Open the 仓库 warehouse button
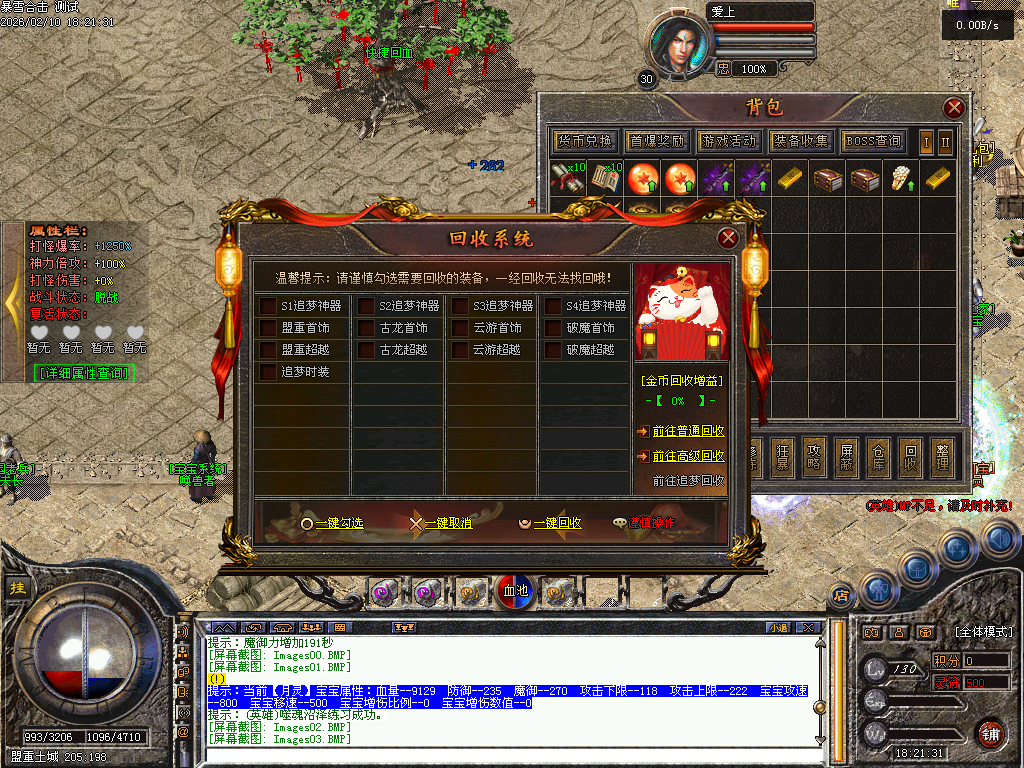This screenshot has width=1024, height=768. coord(877,454)
